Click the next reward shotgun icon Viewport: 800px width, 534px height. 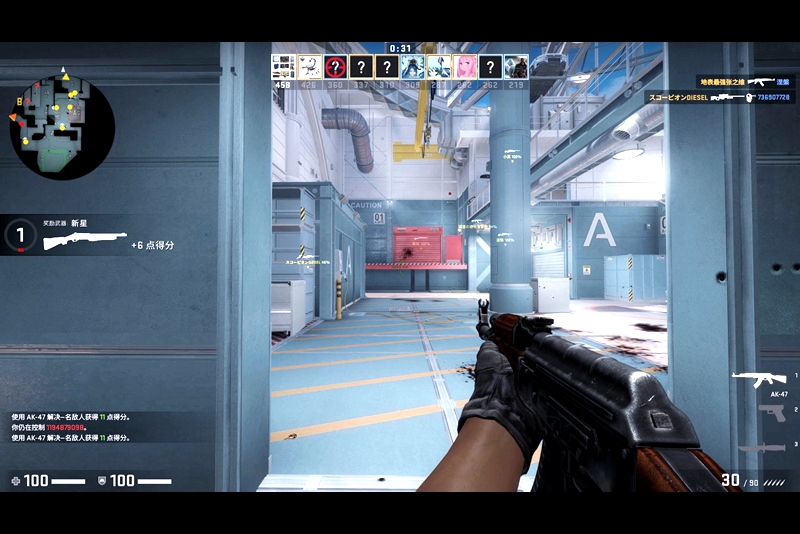[84, 241]
